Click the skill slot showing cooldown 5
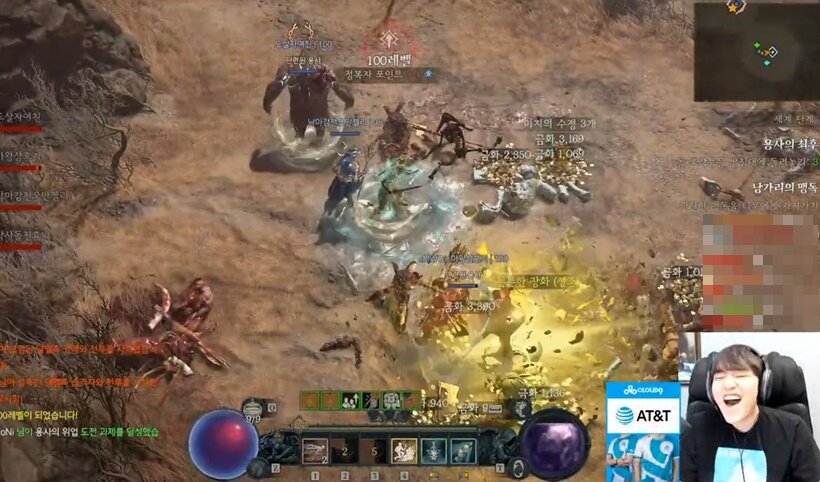This screenshot has width=820, height=482. click(373, 451)
